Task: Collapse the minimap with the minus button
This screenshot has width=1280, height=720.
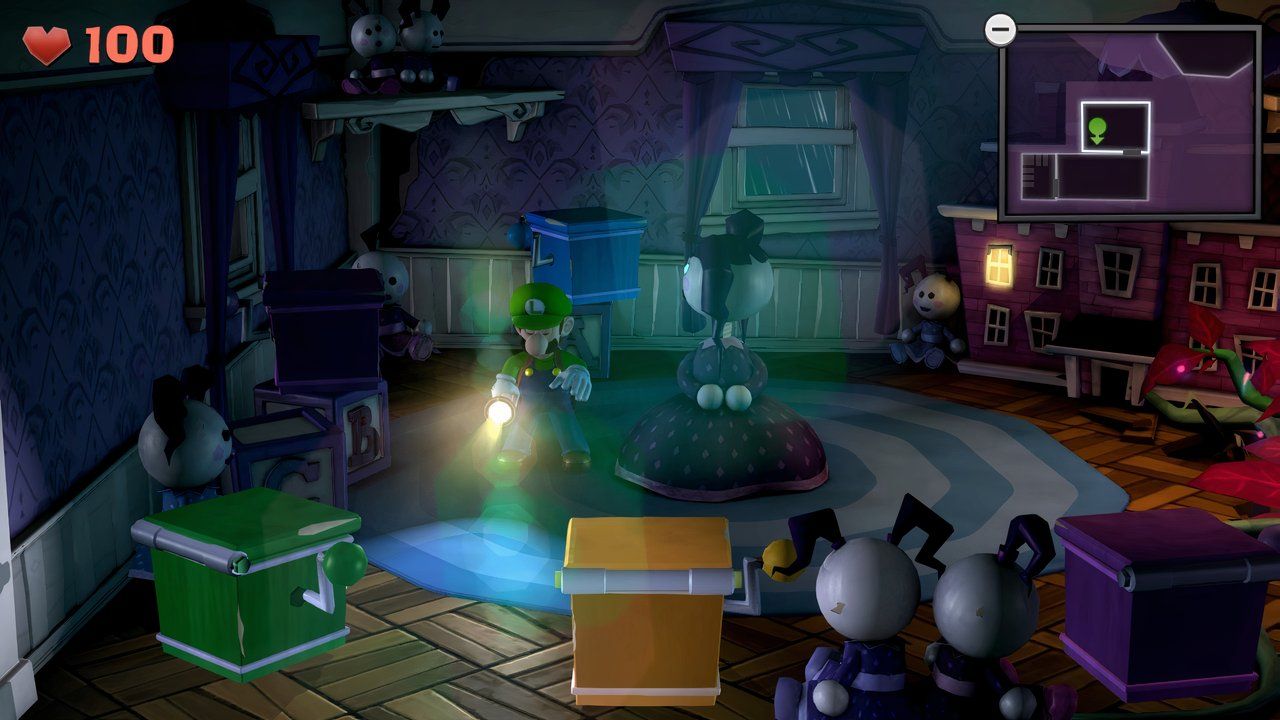Action: pyautogui.click(x=999, y=30)
